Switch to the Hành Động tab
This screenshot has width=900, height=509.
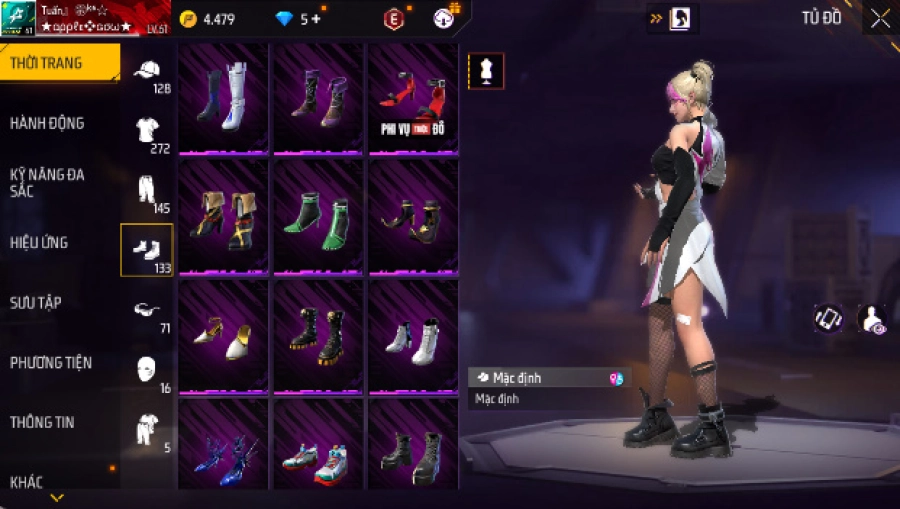[48, 123]
